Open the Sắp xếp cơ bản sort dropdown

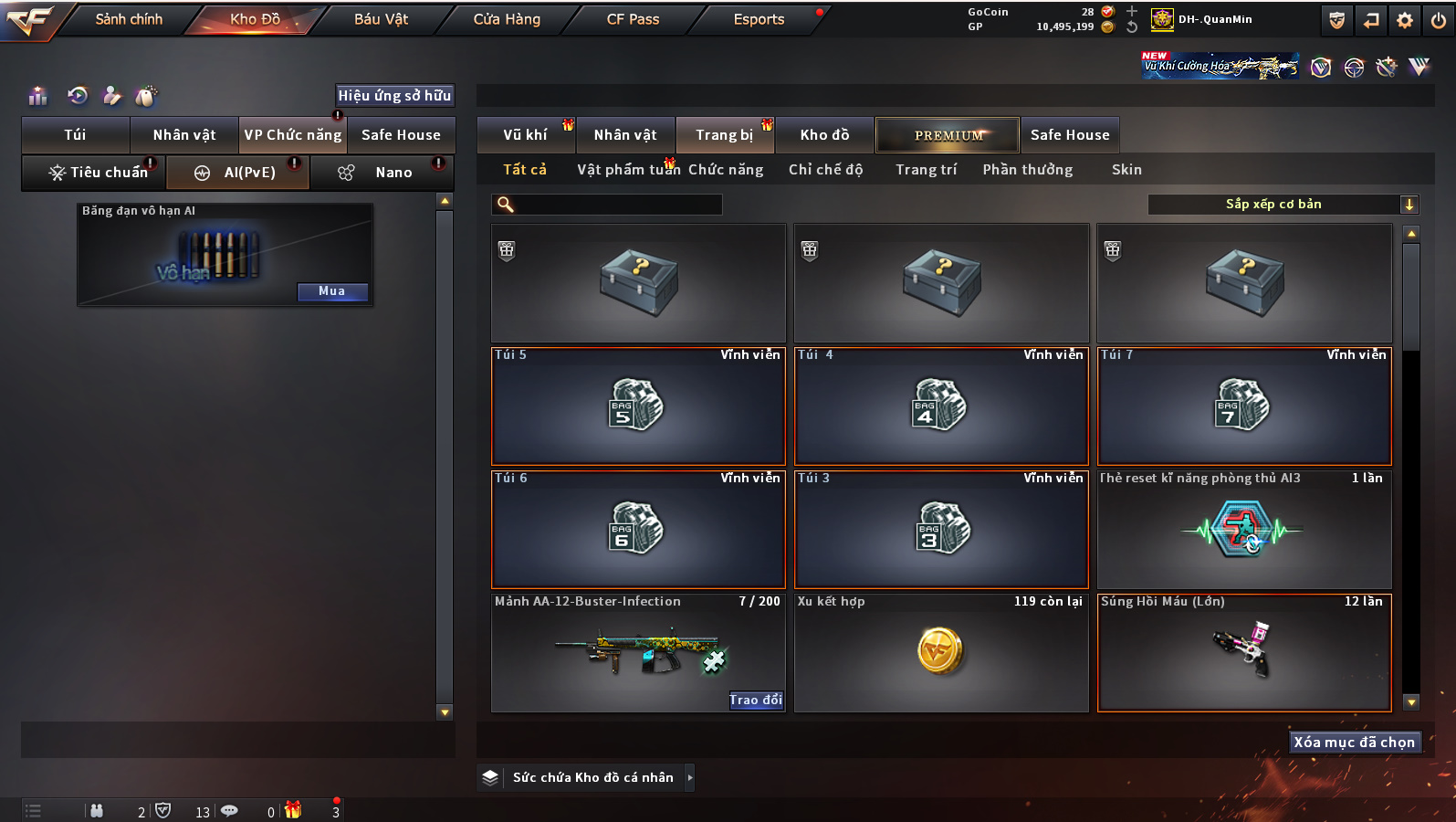pos(1283,205)
